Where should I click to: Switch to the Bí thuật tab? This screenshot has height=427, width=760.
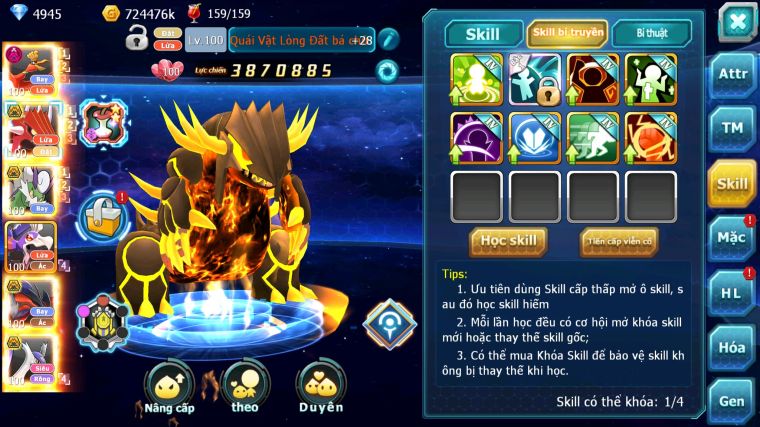(x=650, y=34)
